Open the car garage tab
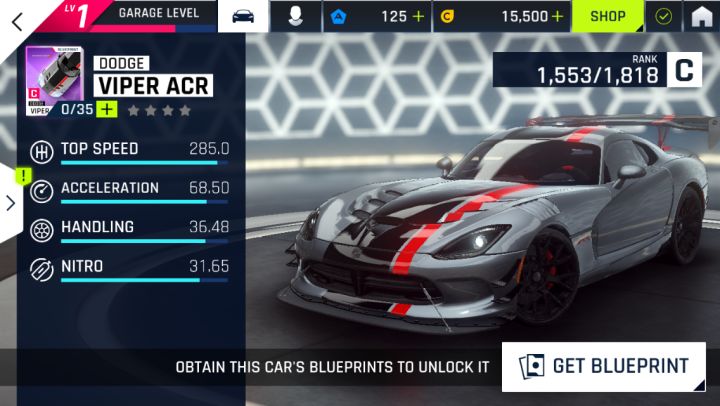The height and width of the screenshot is (406, 720). point(243,16)
